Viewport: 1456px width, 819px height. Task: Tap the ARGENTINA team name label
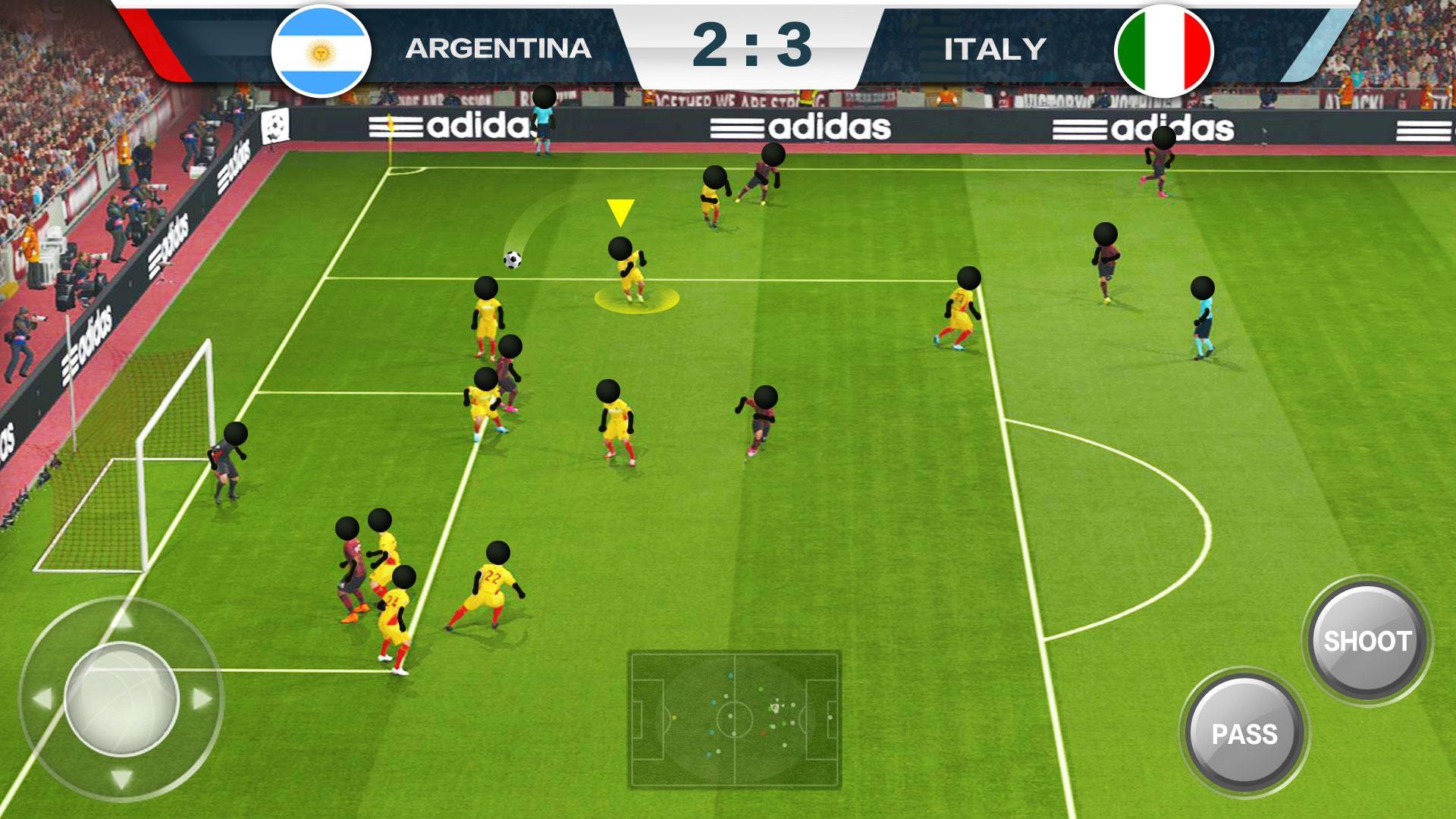(x=498, y=47)
